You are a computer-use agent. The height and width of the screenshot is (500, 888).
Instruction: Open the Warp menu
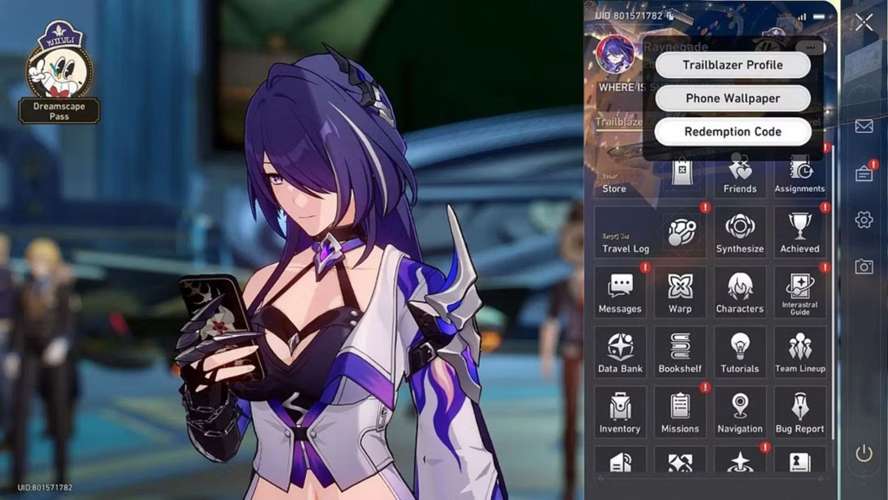pyautogui.click(x=680, y=293)
